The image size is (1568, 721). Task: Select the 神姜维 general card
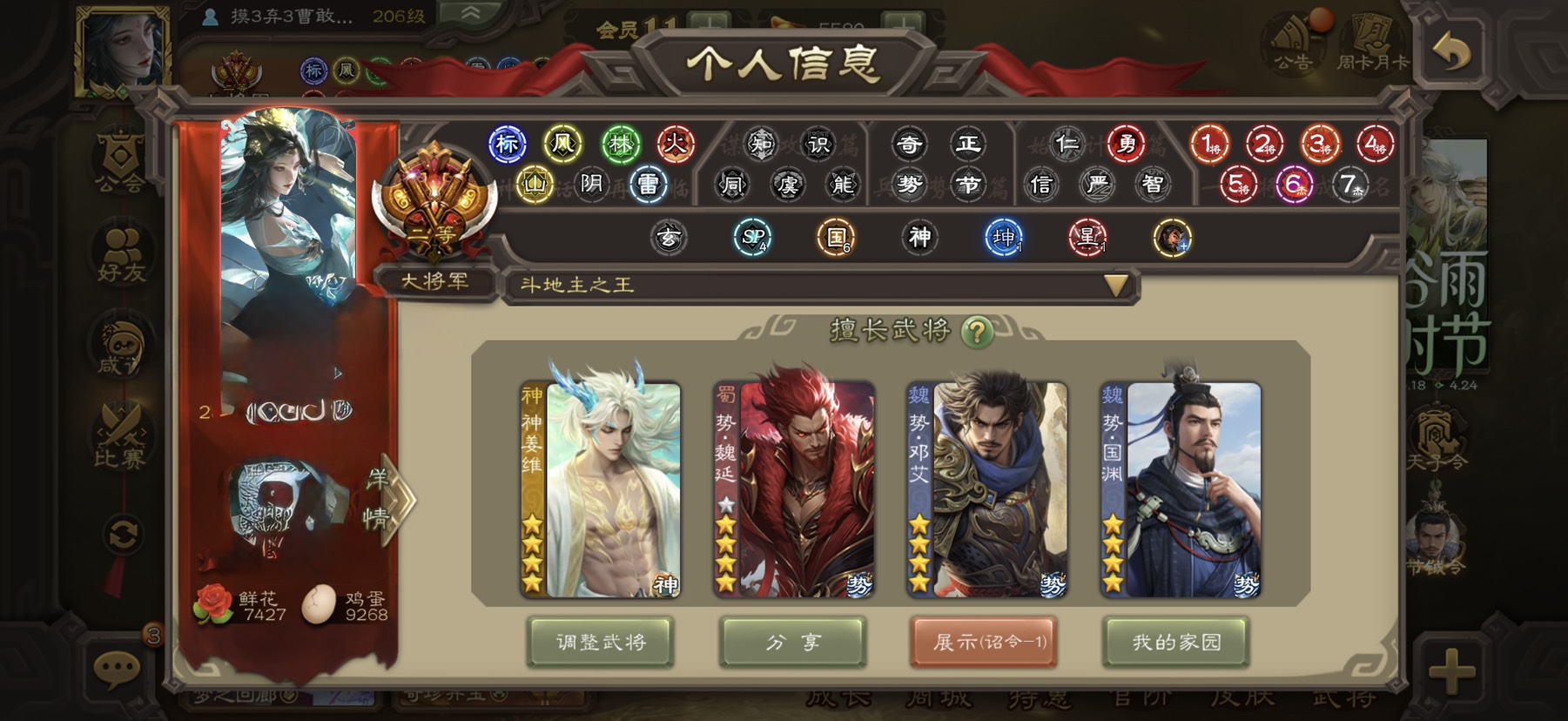[600, 489]
